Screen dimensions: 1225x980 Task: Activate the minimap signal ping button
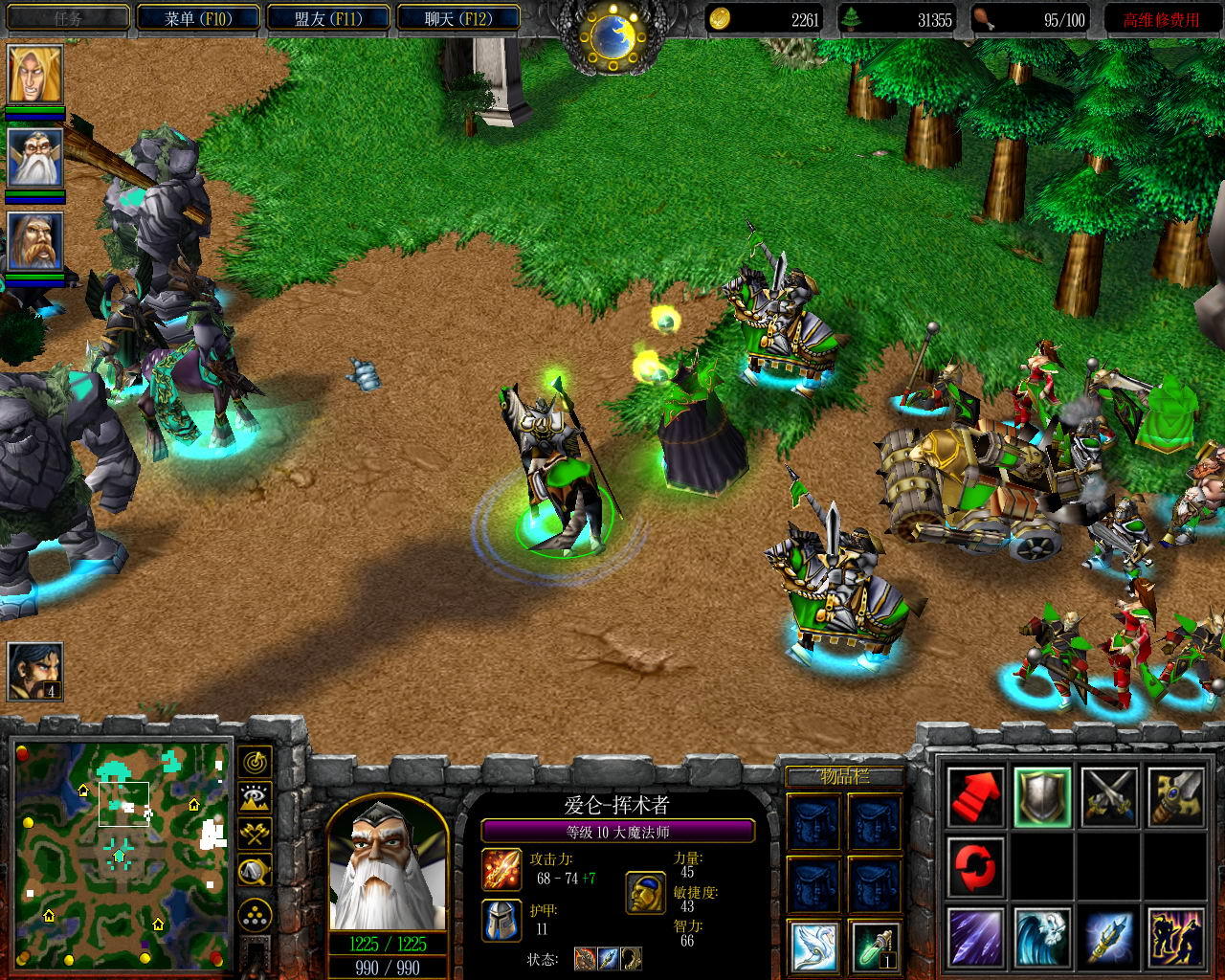256,763
